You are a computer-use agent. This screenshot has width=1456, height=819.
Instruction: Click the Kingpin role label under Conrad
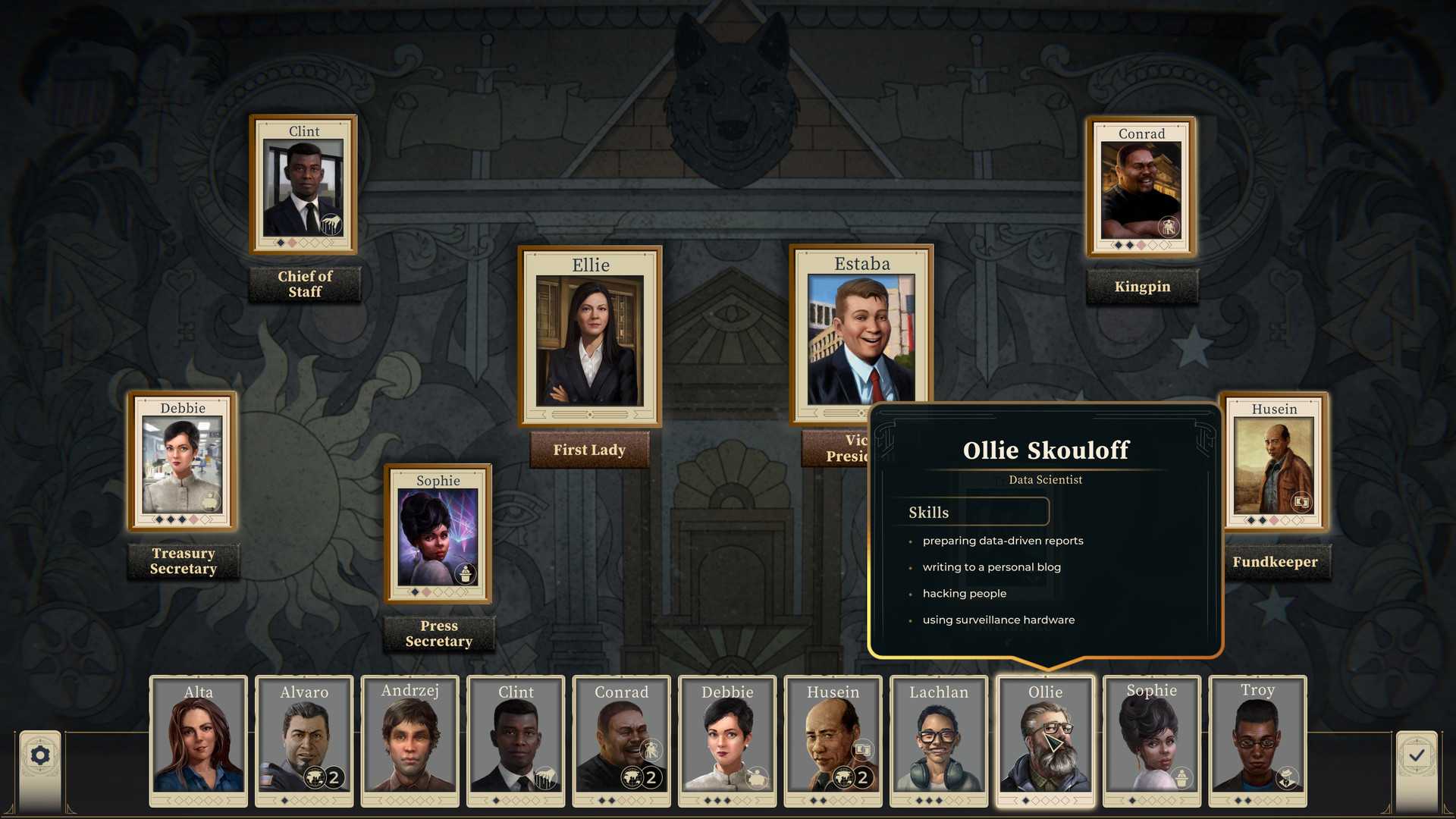[1142, 287]
